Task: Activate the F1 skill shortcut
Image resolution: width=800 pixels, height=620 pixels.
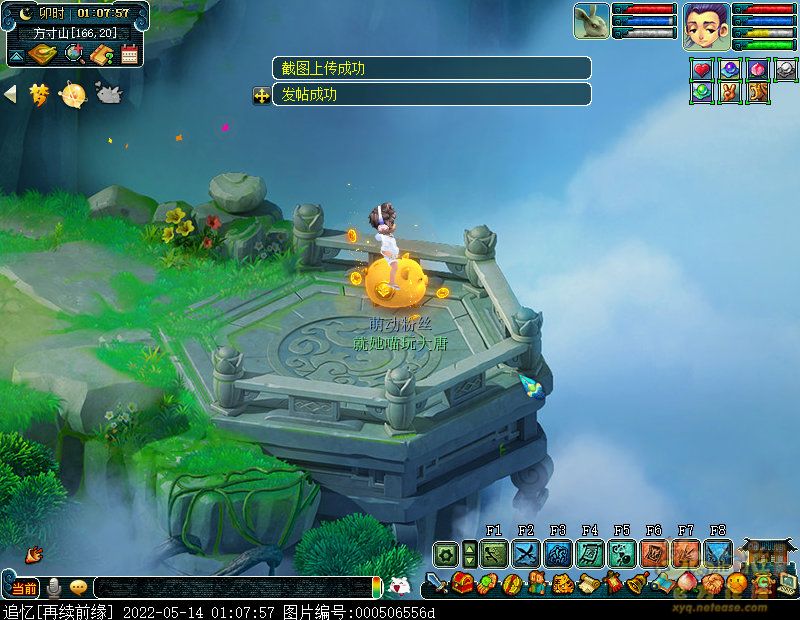Action: point(494,553)
